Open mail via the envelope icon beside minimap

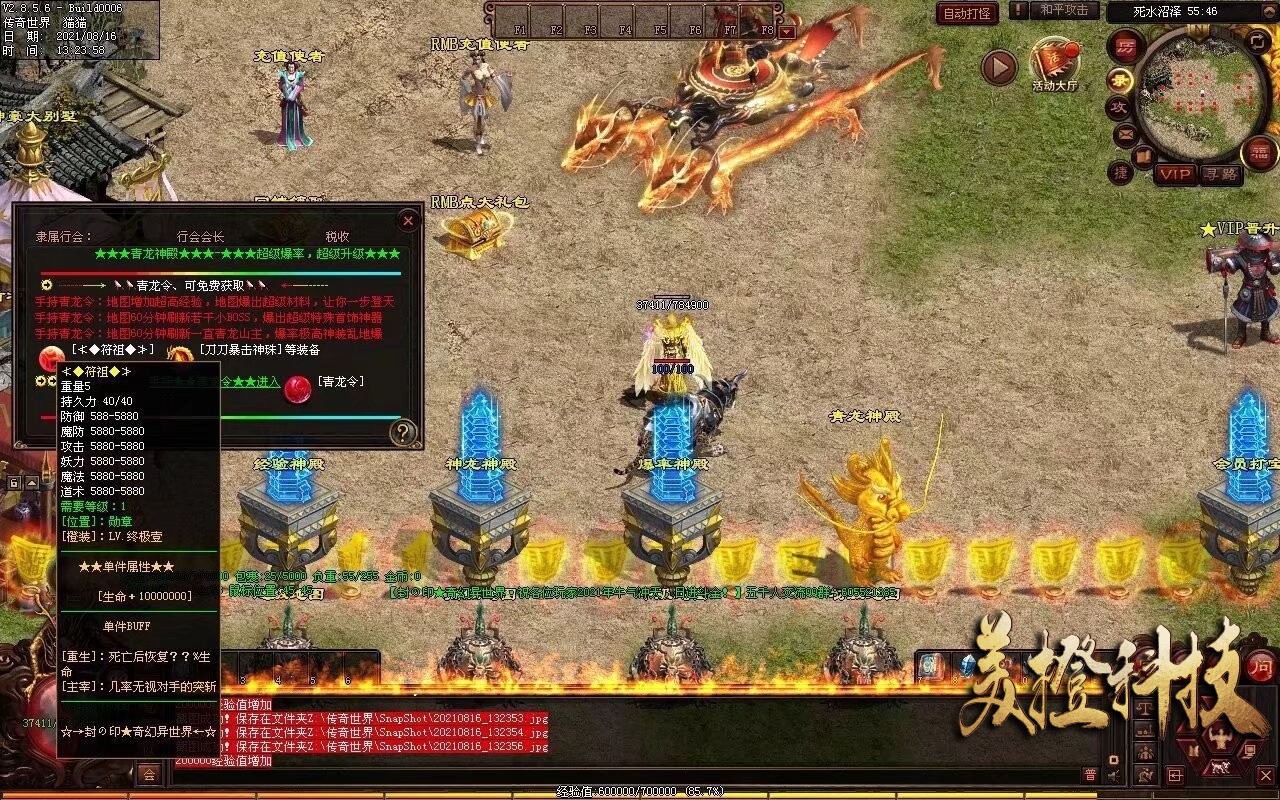pyautogui.click(x=1124, y=133)
